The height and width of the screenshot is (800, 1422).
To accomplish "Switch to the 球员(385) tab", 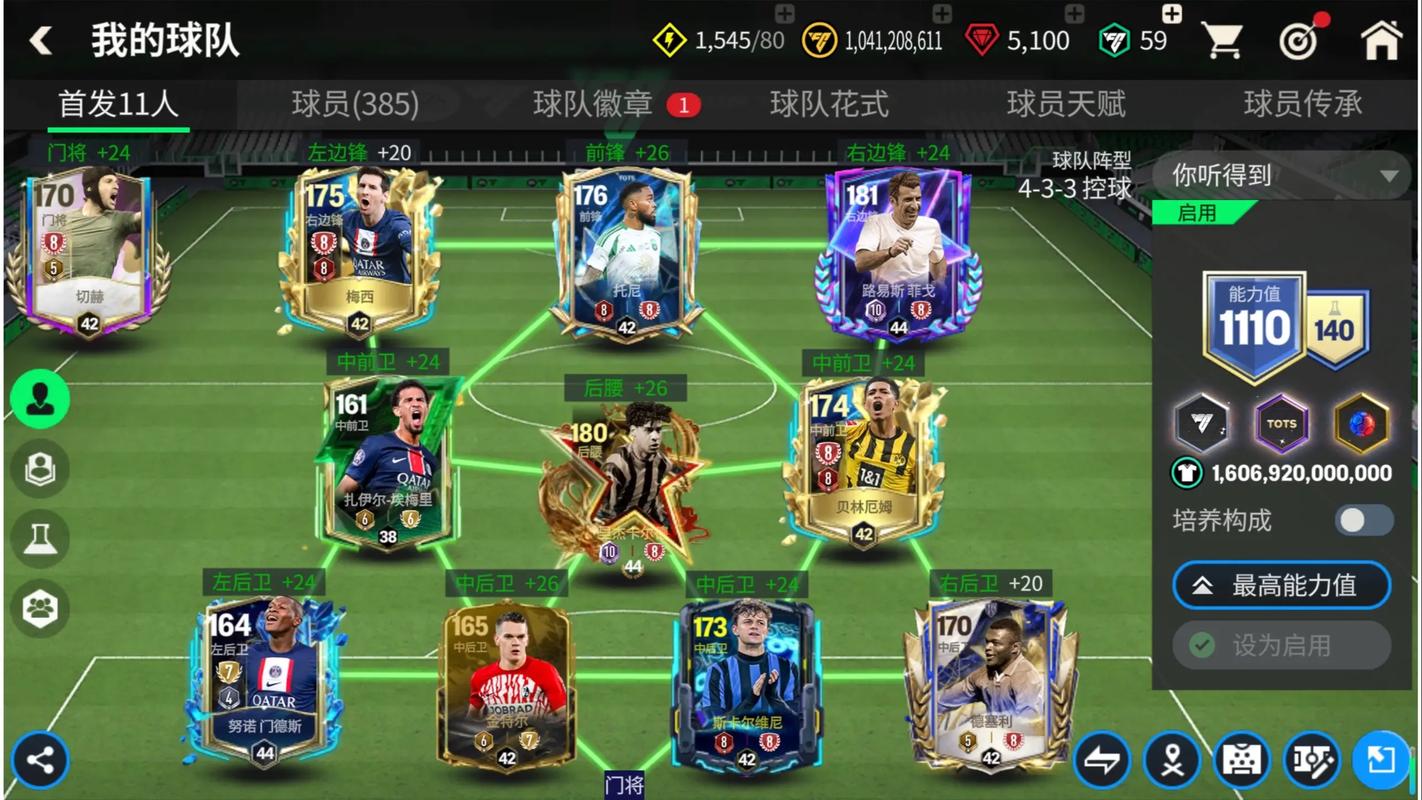I will 355,104.
